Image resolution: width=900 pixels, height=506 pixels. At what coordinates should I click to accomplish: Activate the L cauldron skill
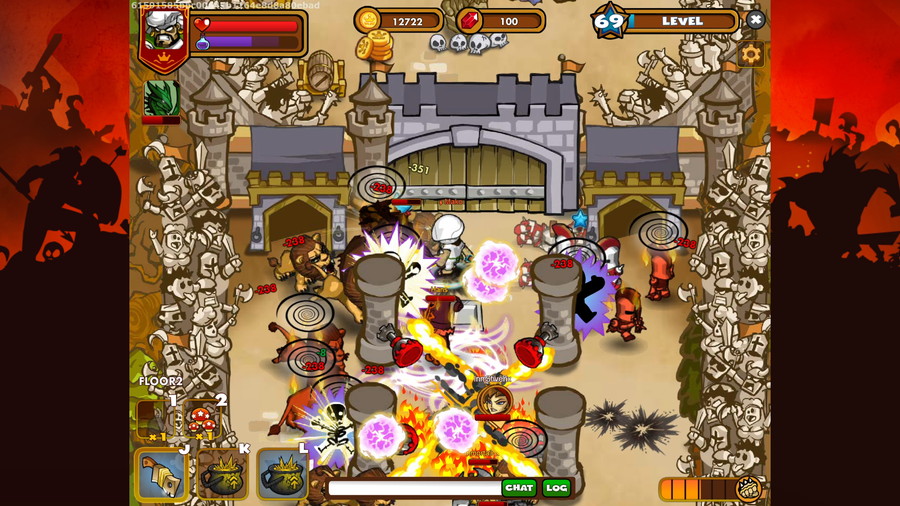(282, 473)
